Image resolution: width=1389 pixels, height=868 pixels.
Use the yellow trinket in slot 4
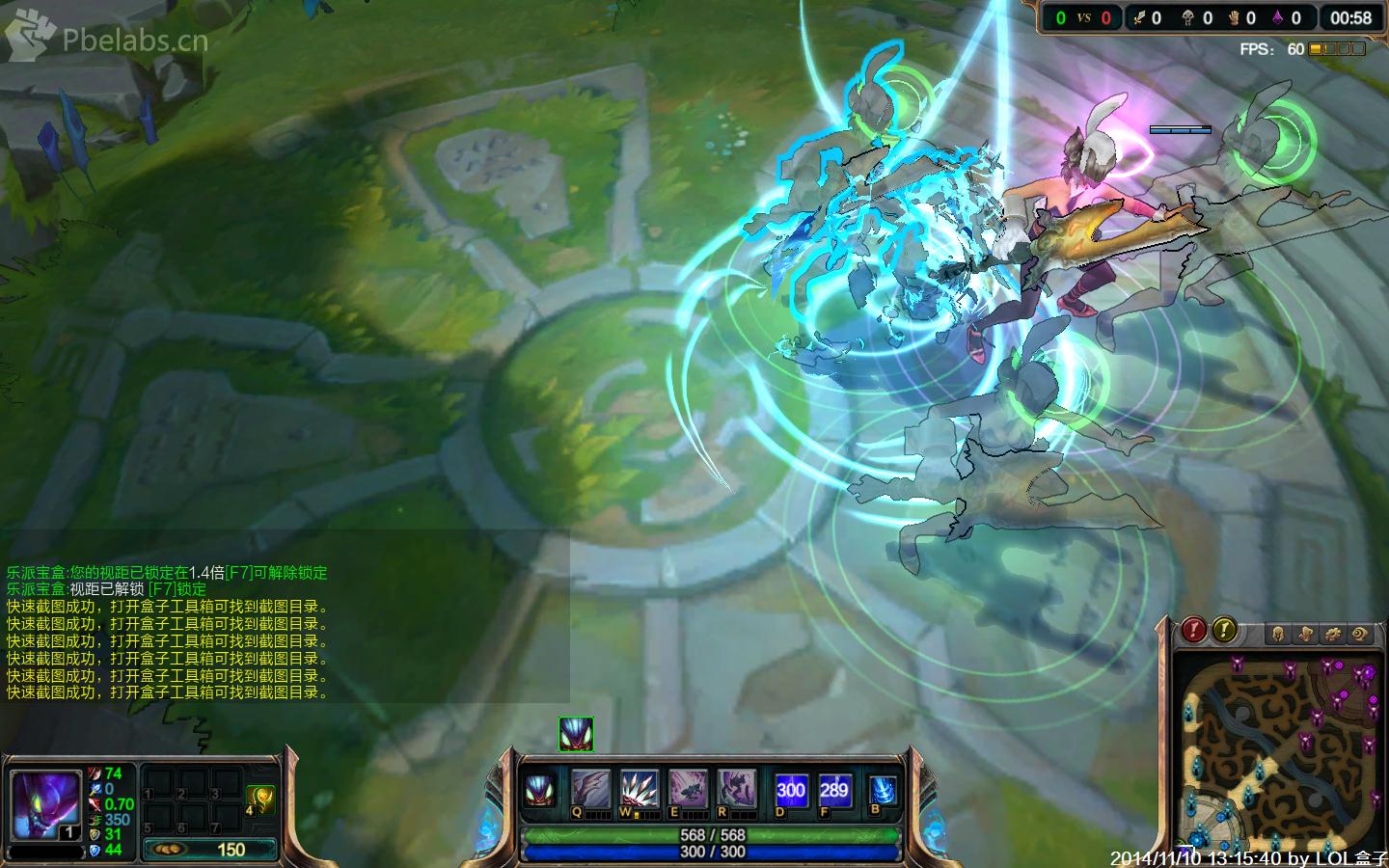[x=260, y=799]
